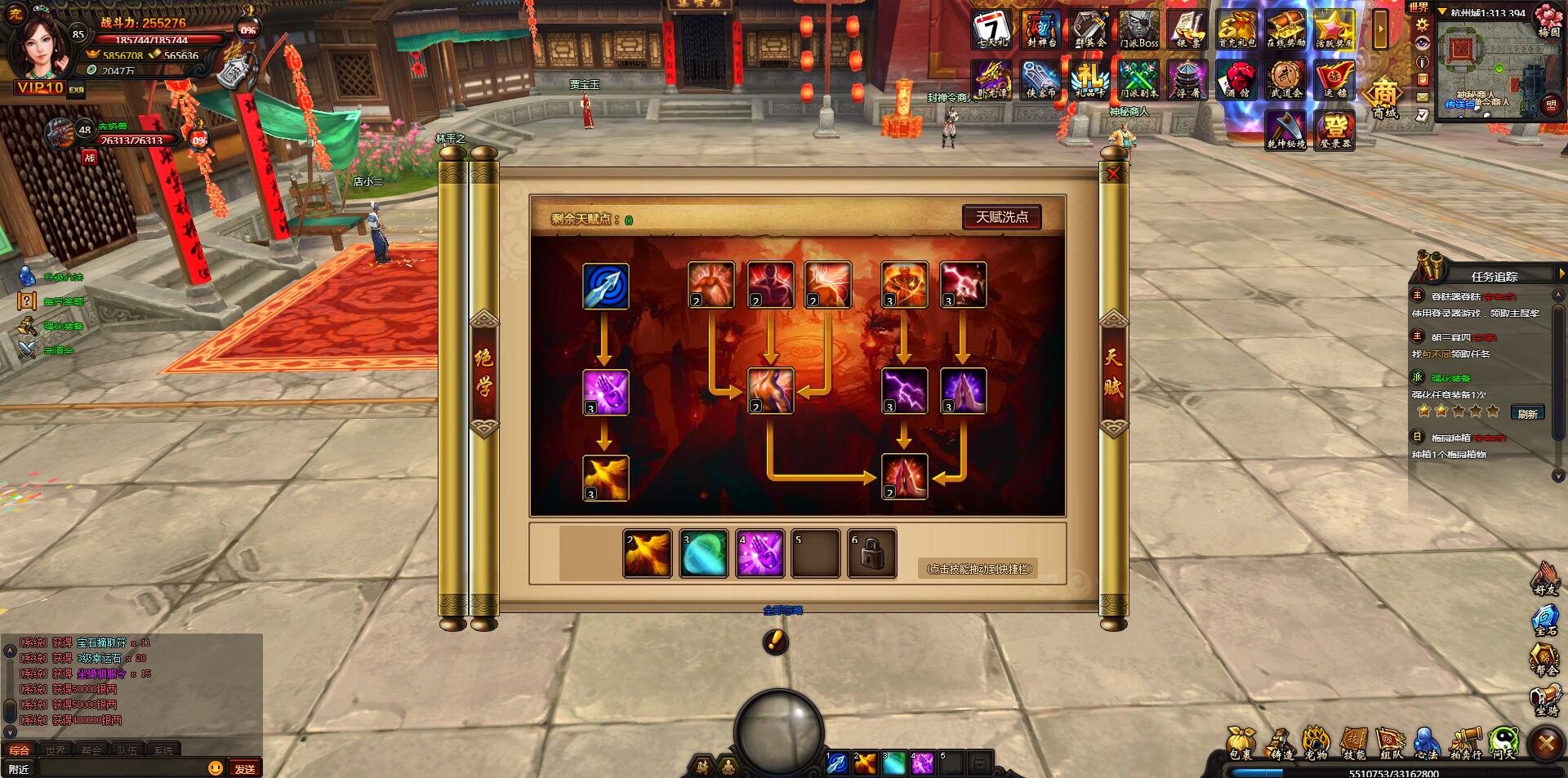Screen dimensions: 1568x778
Task: Click the 登录器 launcher icon
Action: click(1336, 131)
